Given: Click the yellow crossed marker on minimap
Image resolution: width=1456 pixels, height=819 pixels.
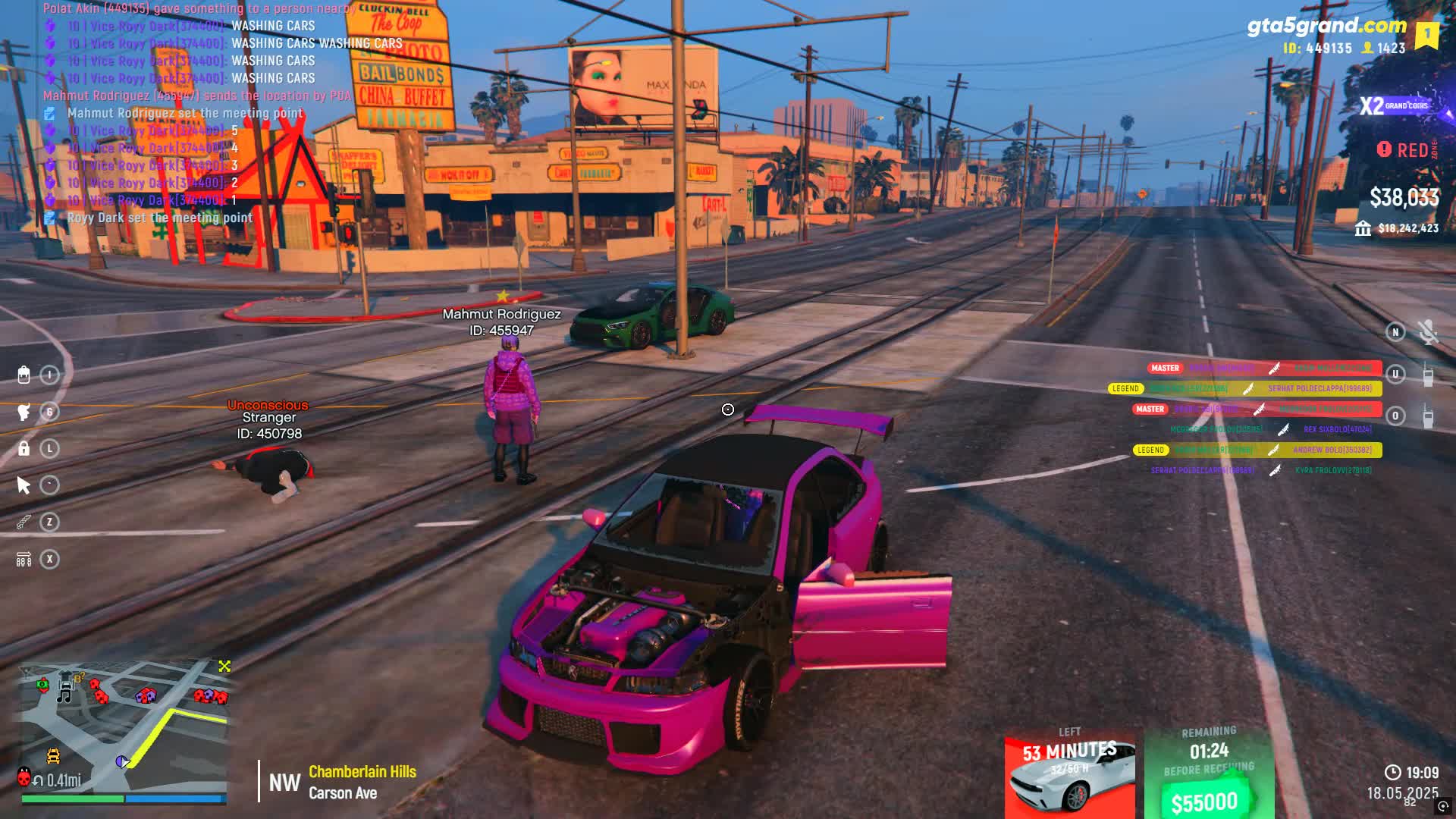Looking at the screenshot, I should [224, 666].
